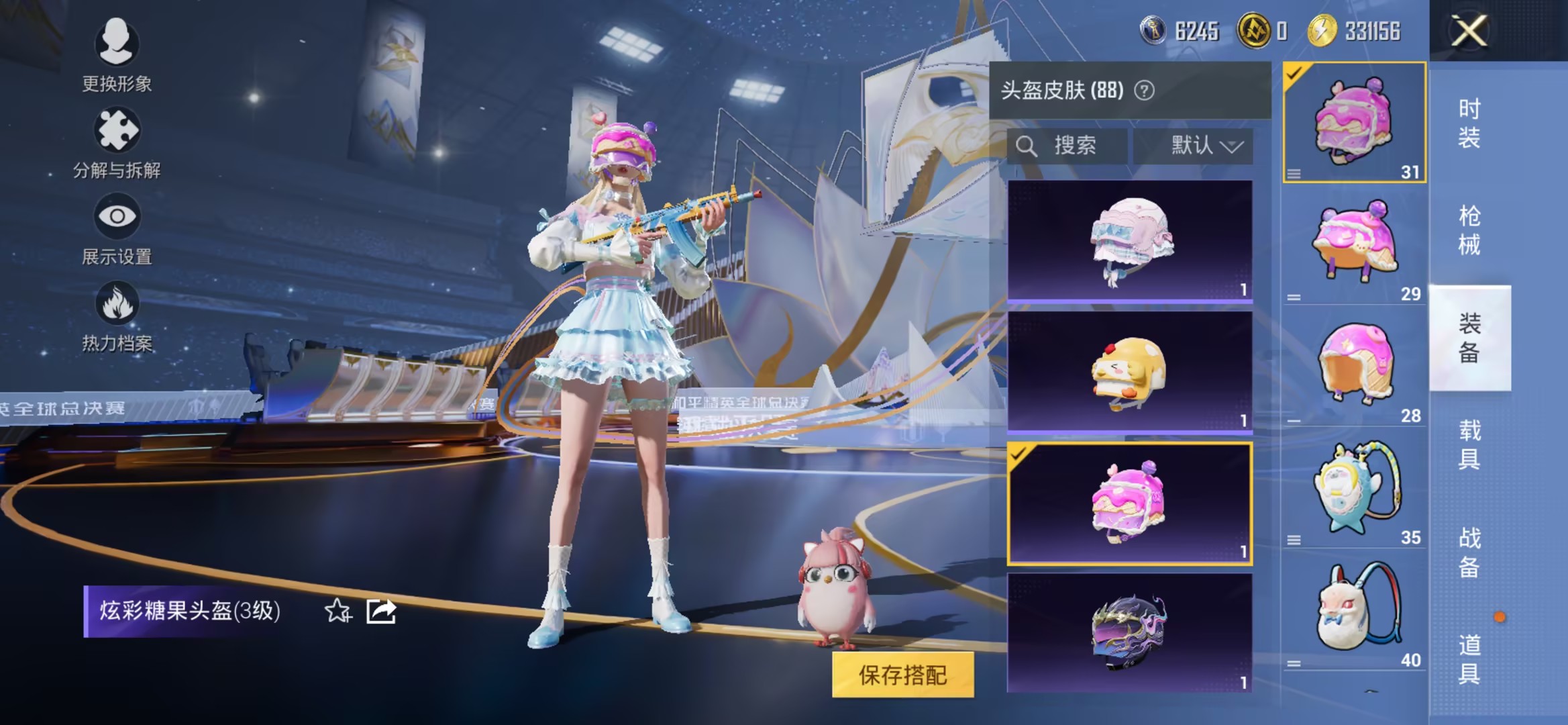Open the search magnifier in helmet skins
This screenshot has height=725, width=1568.
tap(1027, 146)
